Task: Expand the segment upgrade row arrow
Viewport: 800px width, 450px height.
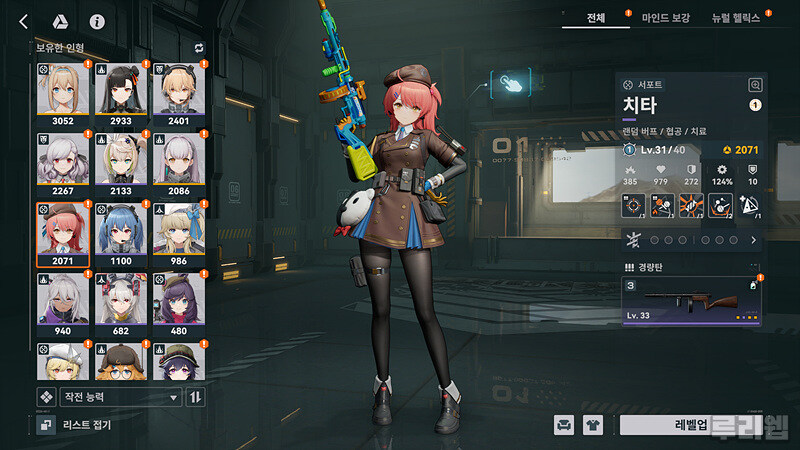Action: tap(753, 240)
